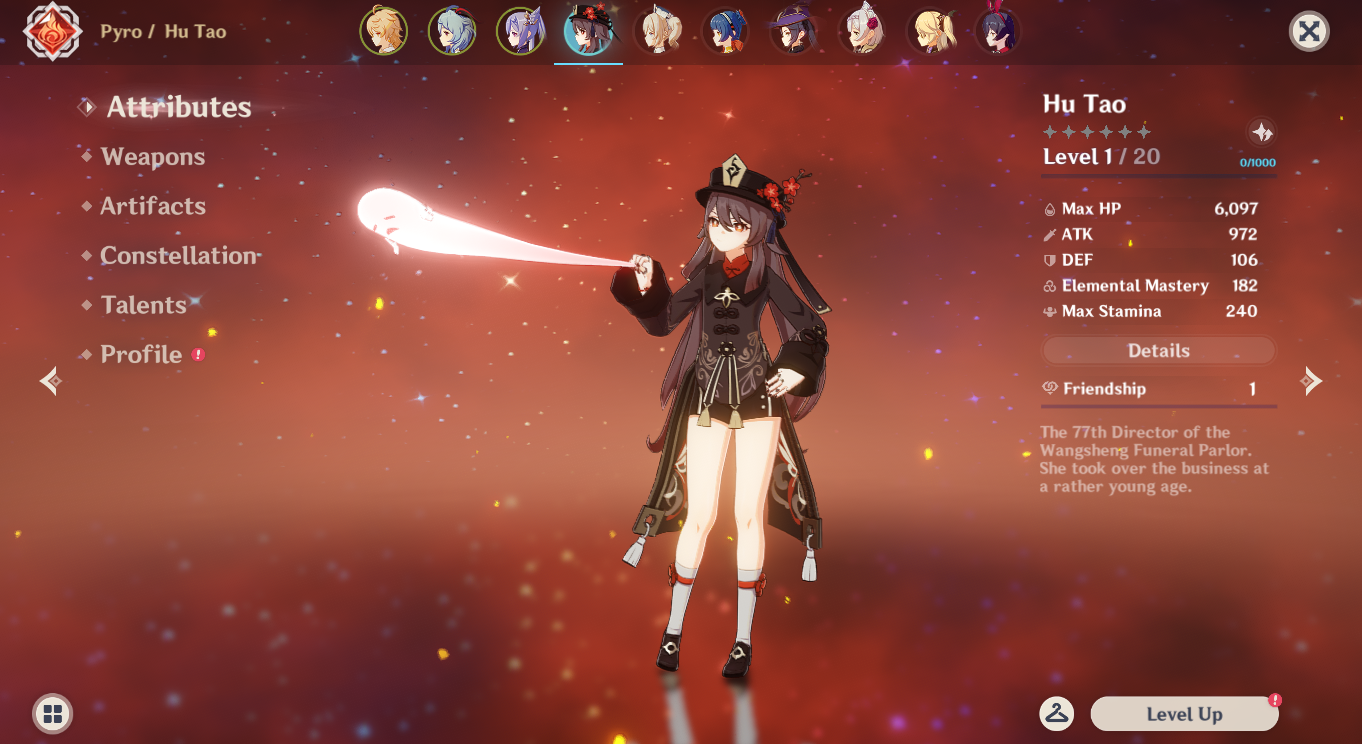Go to the Constellation page
This screenshot has width=1362, height=744.
point(179,256)
